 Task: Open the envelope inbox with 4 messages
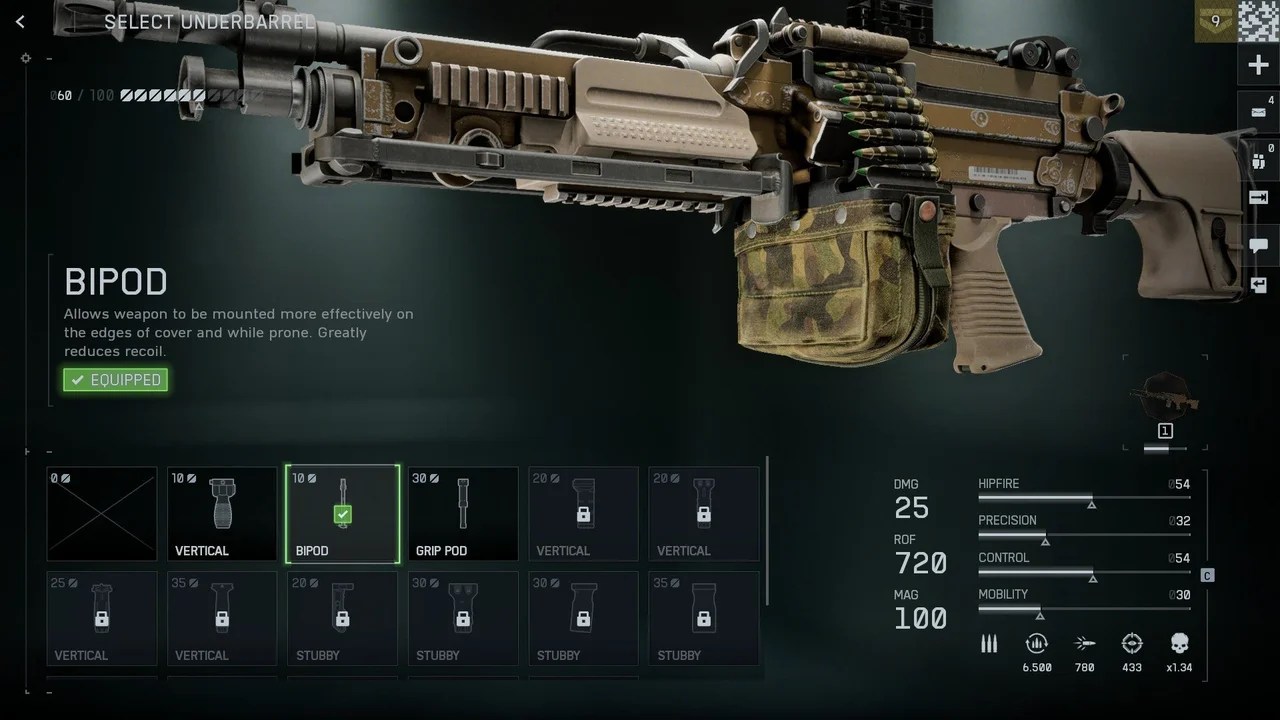tap(1259, 112)
